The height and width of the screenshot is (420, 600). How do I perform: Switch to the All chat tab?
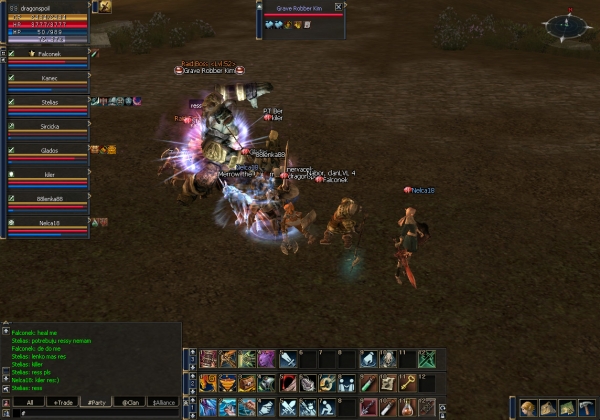[x=30, y=402]
